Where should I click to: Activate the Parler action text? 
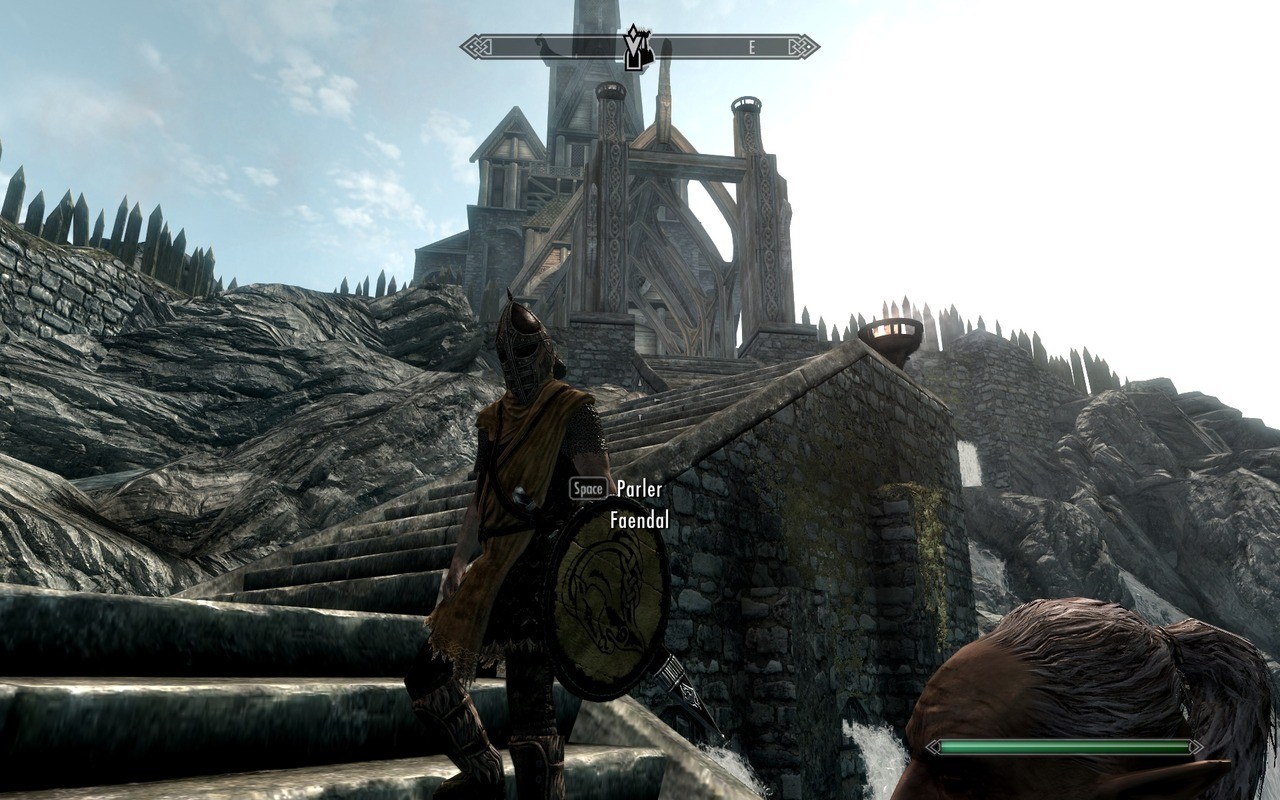pyautogui.click(x=638, y=490)
